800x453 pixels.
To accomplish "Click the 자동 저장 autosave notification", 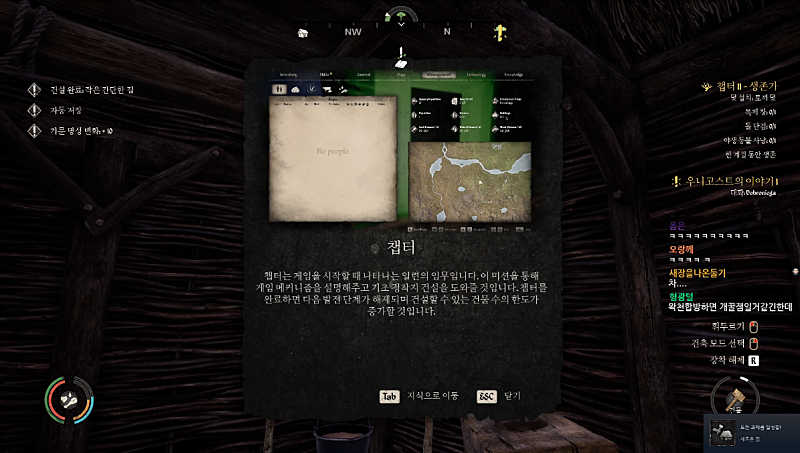I will tap(69, 110).
